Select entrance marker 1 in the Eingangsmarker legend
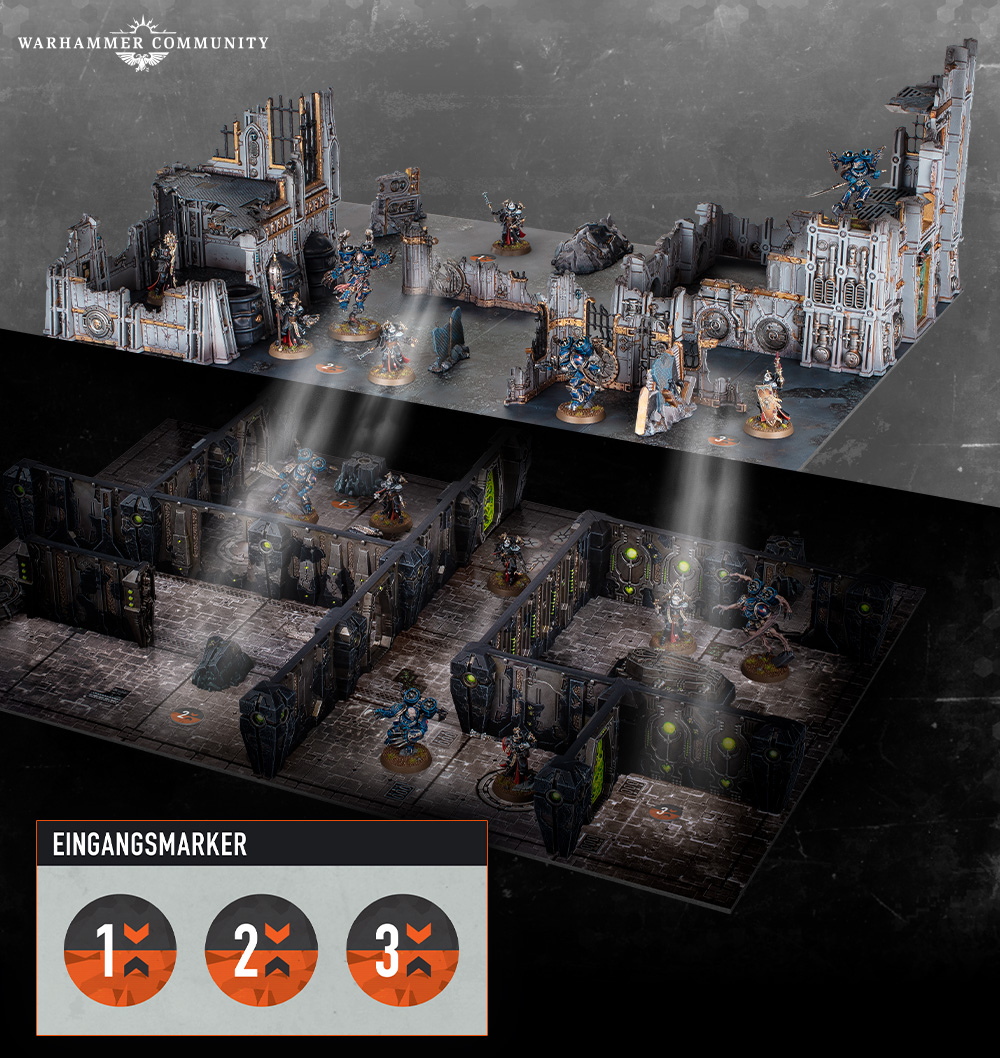Viewport: 1000px width, 1058px height. click(x=120, y=950)
